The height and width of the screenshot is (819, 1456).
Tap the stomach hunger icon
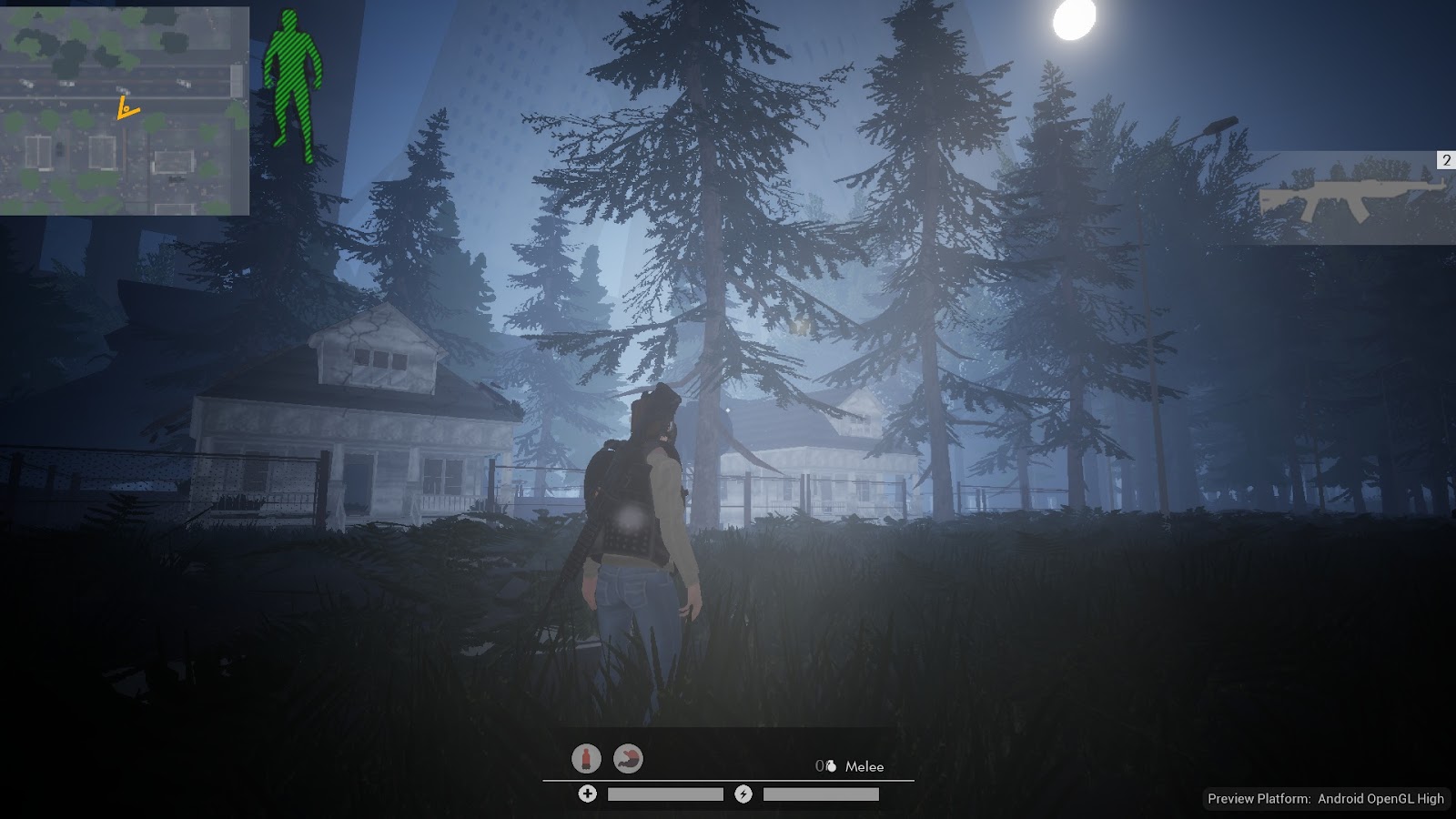(628, 758)
